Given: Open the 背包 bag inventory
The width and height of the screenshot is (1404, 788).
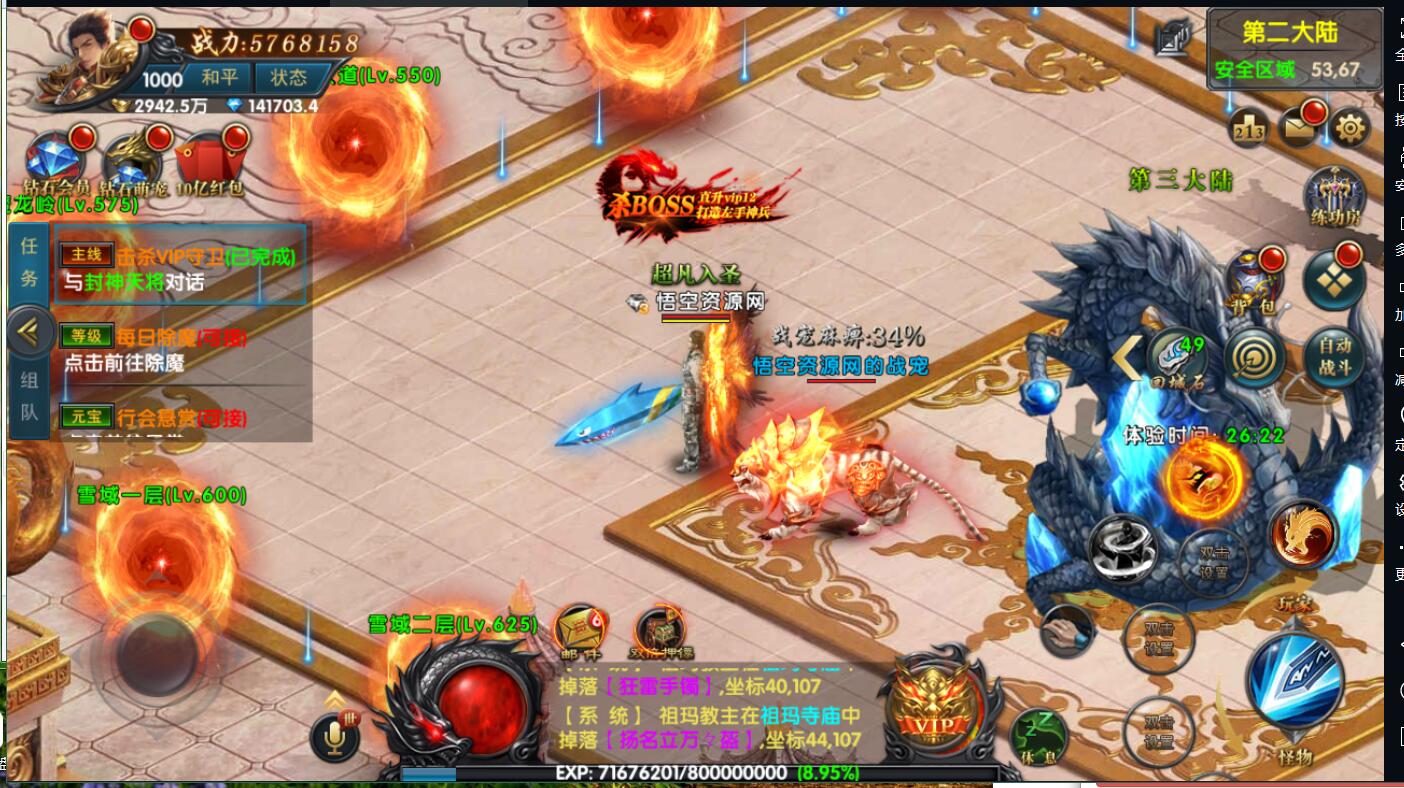Looking at the screenshot, I should point(1254,279).
